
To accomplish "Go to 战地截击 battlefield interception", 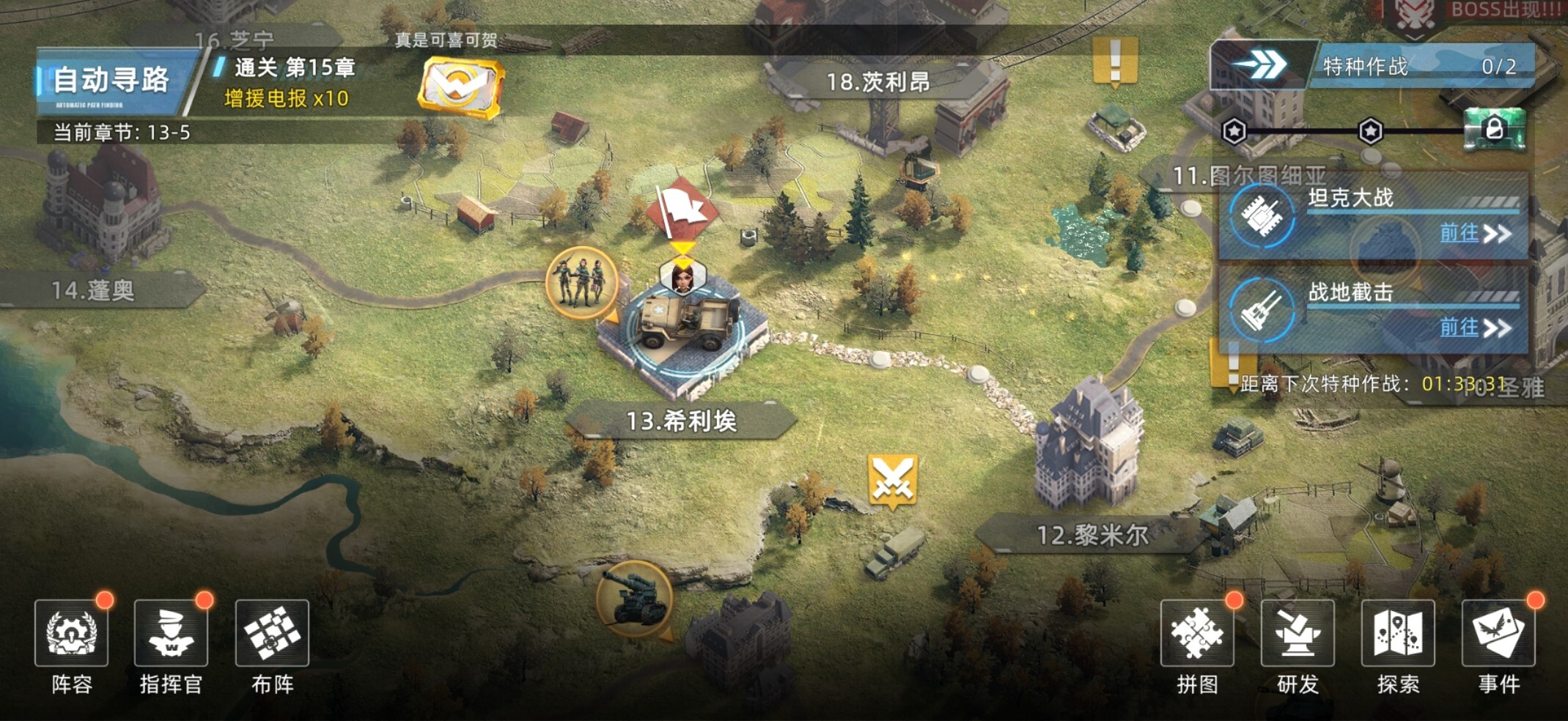I will 1475,328.
